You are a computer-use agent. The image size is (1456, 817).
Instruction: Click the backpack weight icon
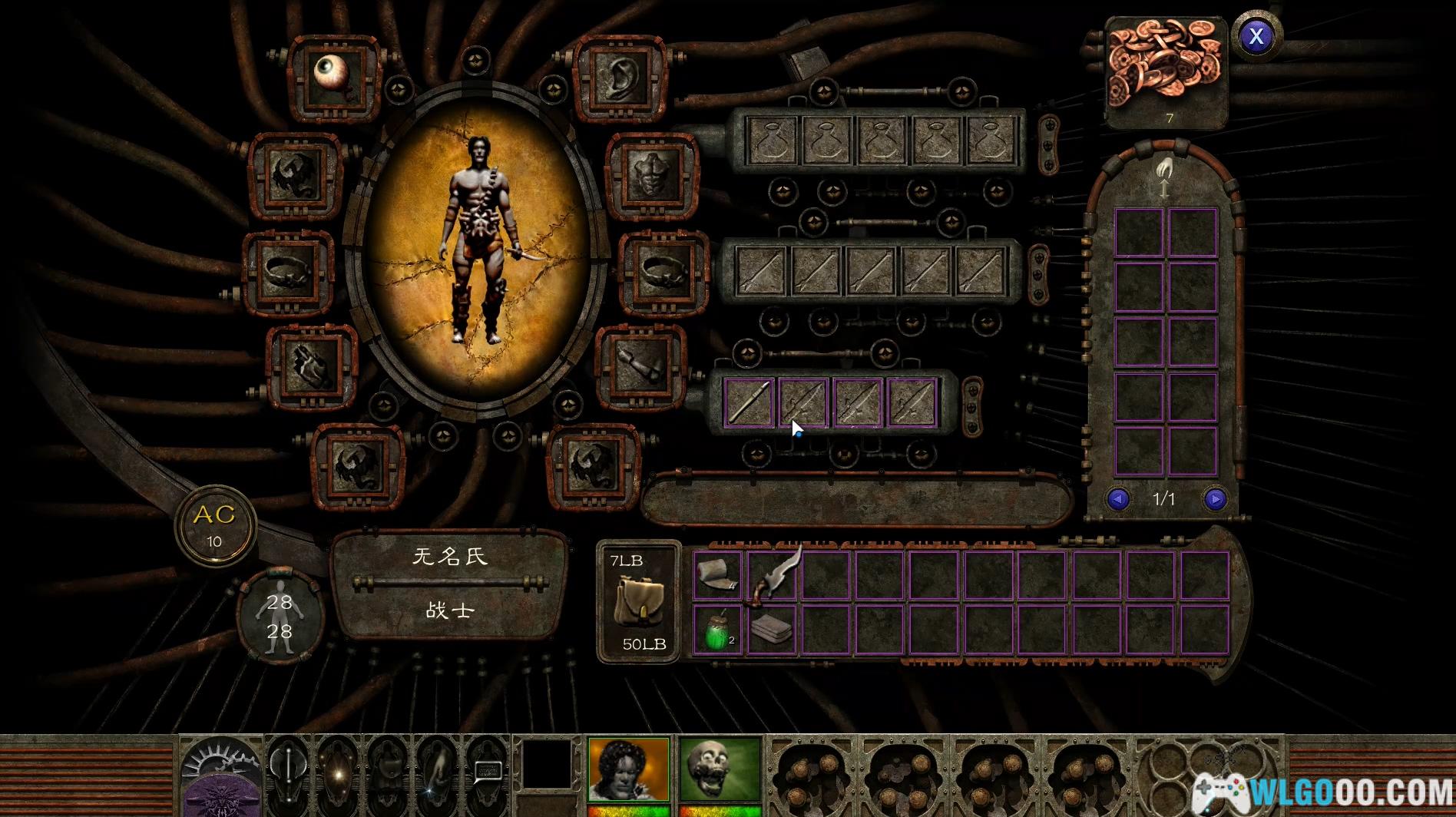click(x=638, y=602)
